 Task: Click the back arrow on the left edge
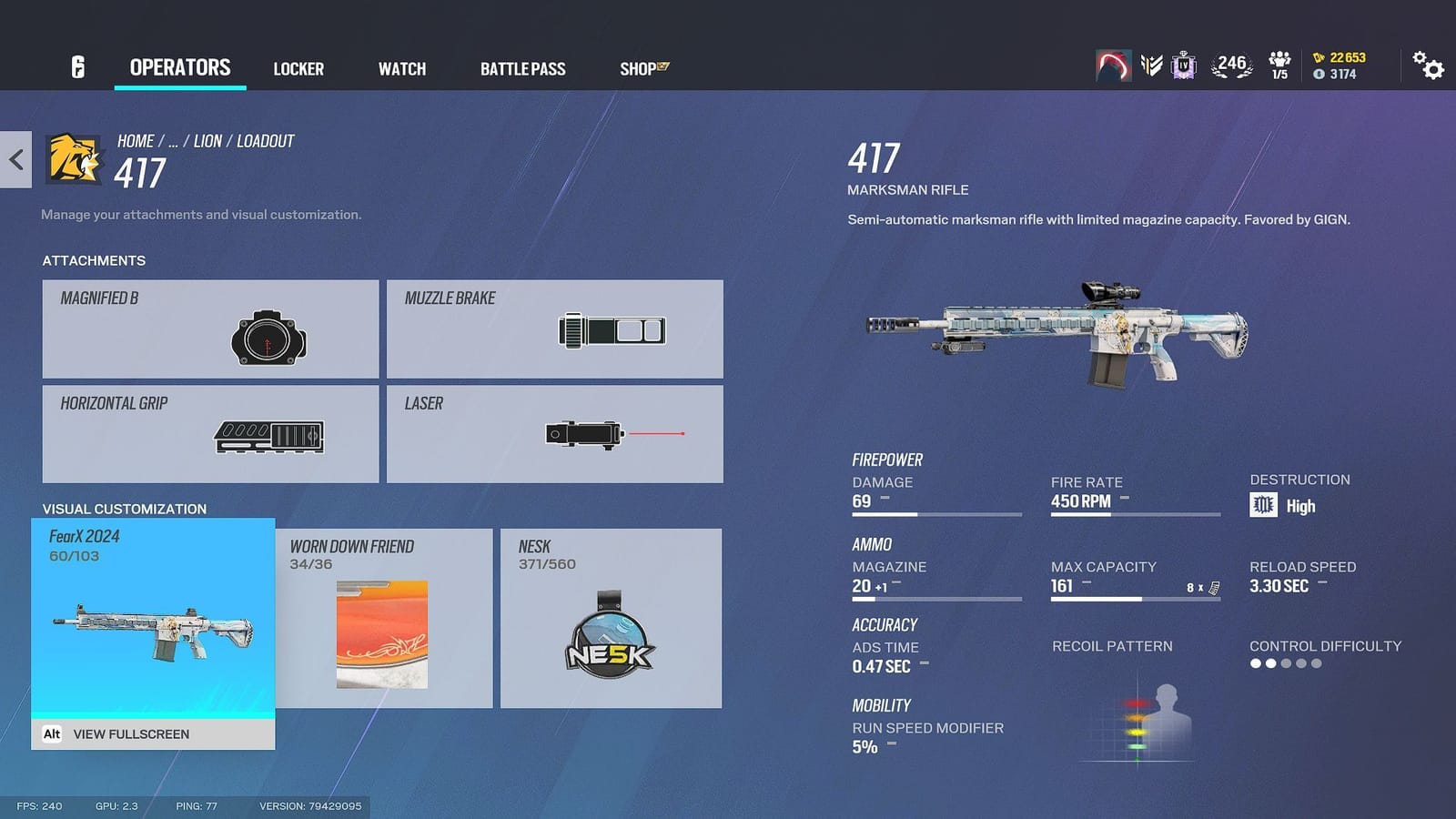15,159
